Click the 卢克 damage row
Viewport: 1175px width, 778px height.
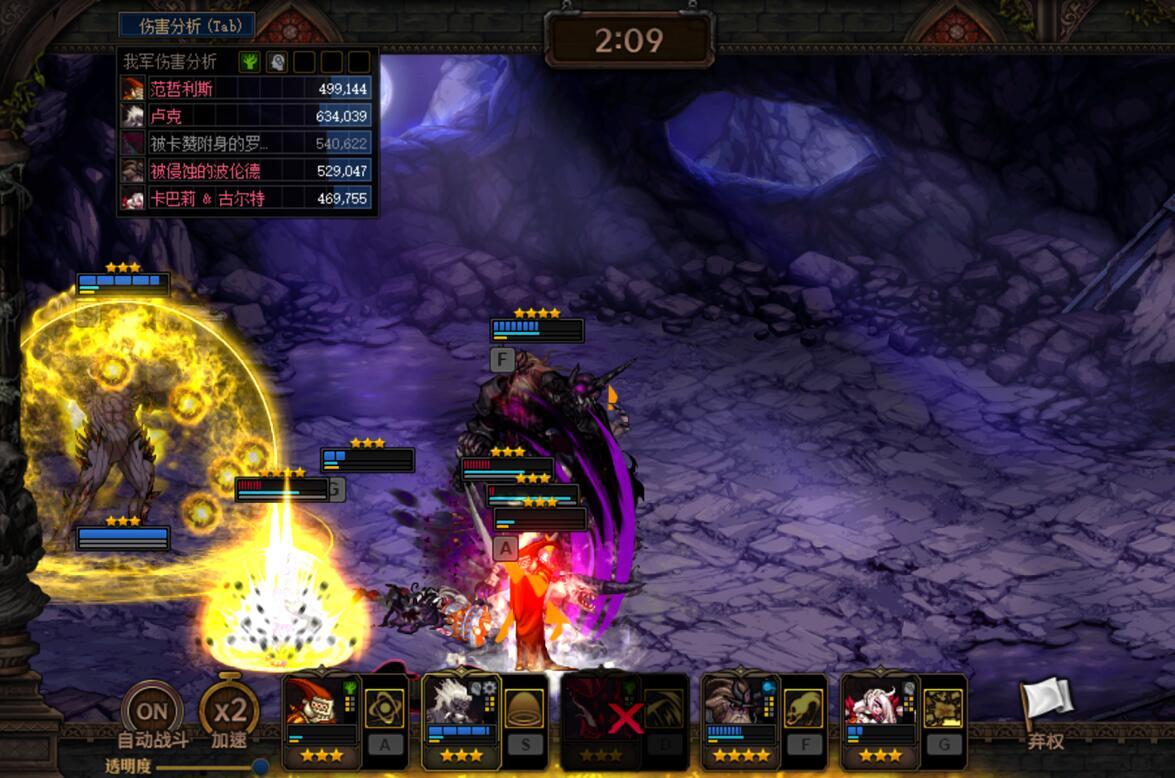[246, 116]
